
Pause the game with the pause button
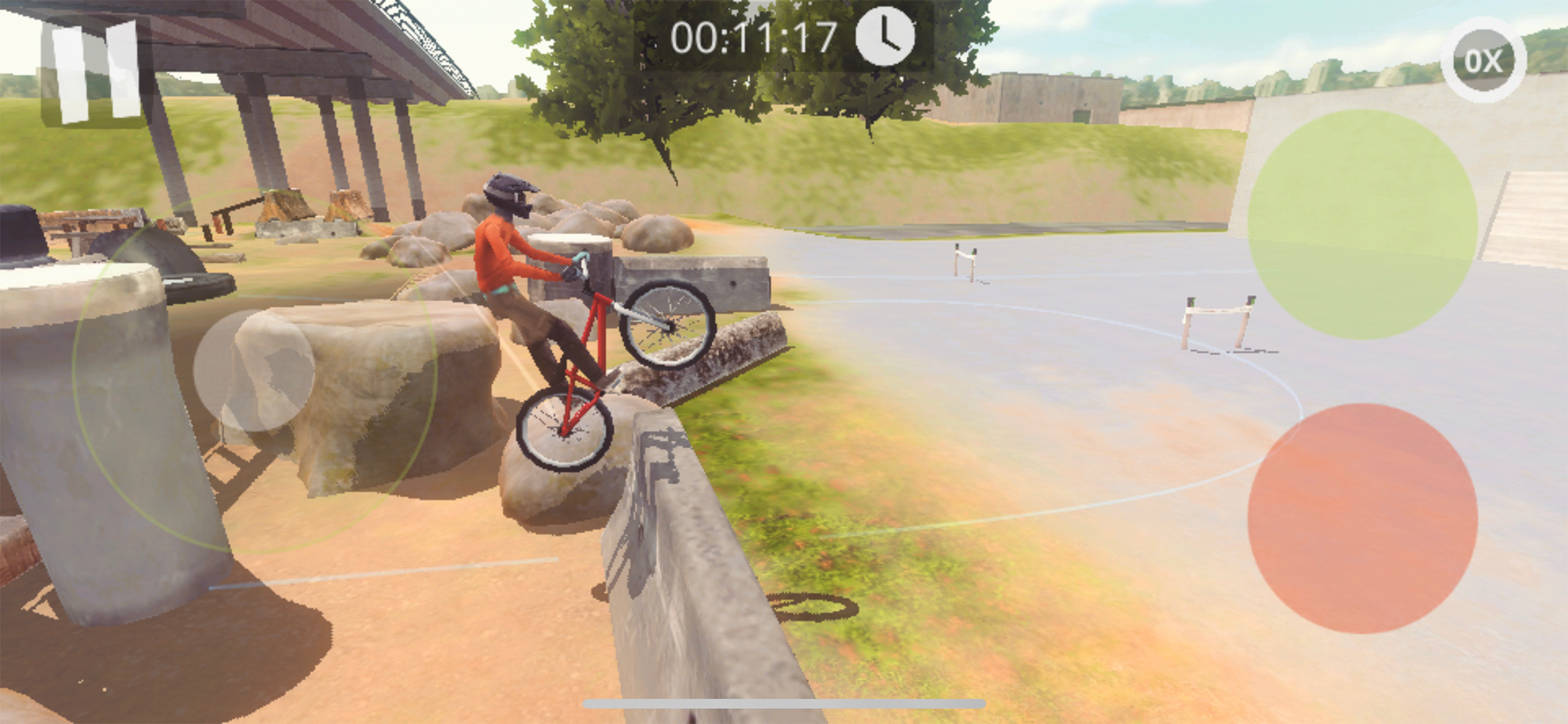point(94,72)
